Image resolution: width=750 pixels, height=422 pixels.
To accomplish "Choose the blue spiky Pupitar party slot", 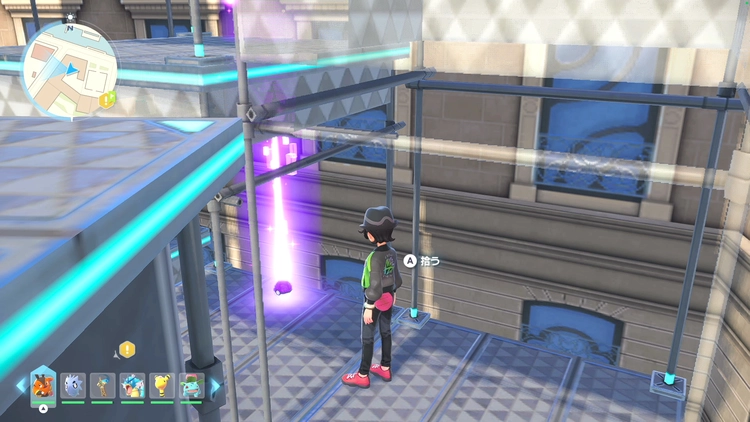I will pos(72,386).
